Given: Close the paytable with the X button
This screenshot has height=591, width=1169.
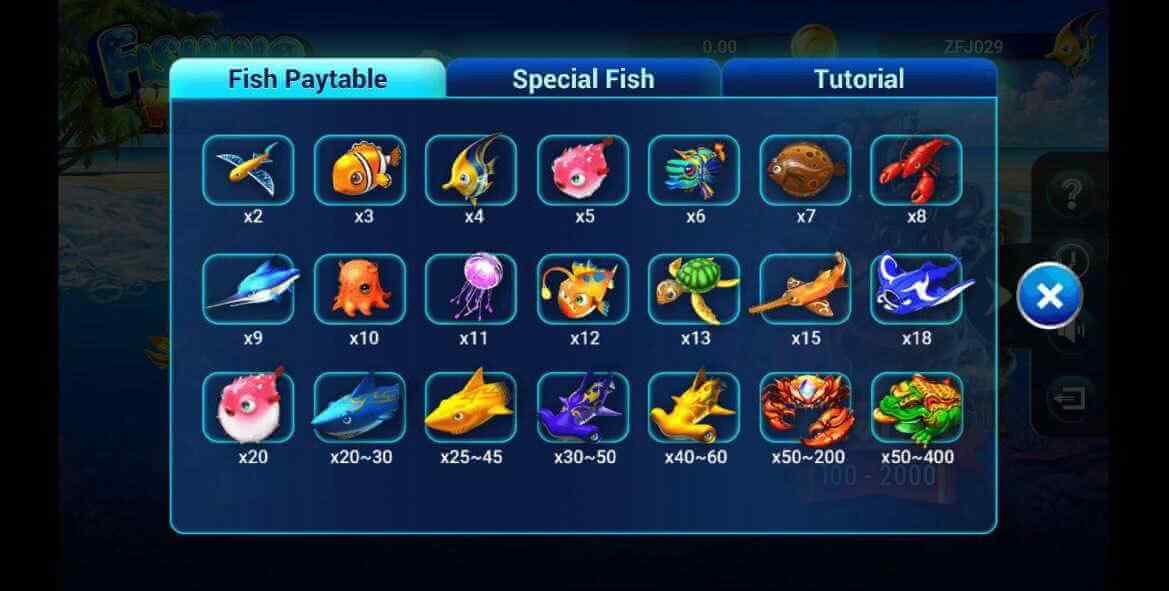Looking at the screenshot, I should pos(1049,296).
